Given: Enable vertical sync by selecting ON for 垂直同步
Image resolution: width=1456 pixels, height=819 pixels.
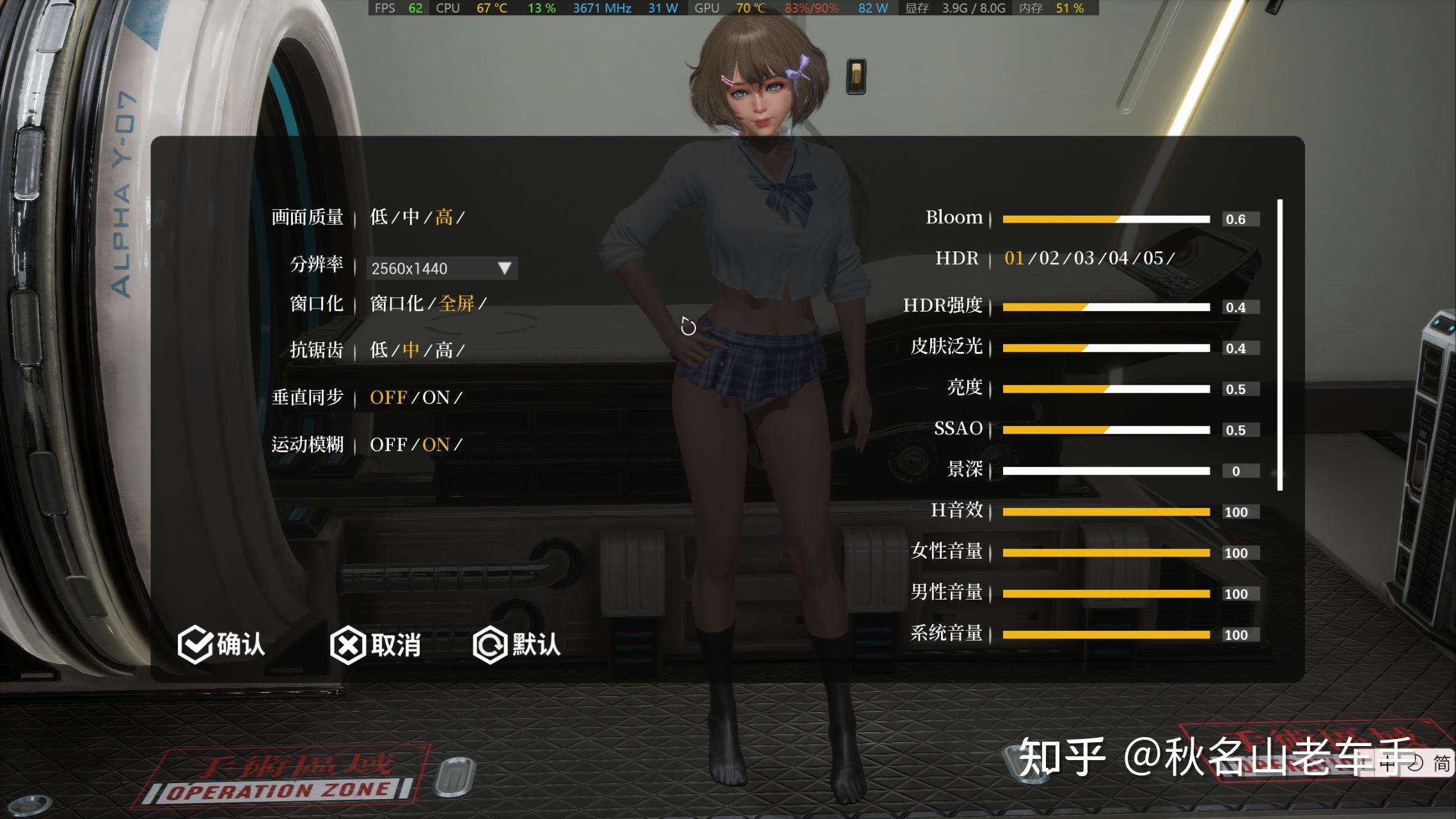Looking at the screenshot, I should pos(436,397).
